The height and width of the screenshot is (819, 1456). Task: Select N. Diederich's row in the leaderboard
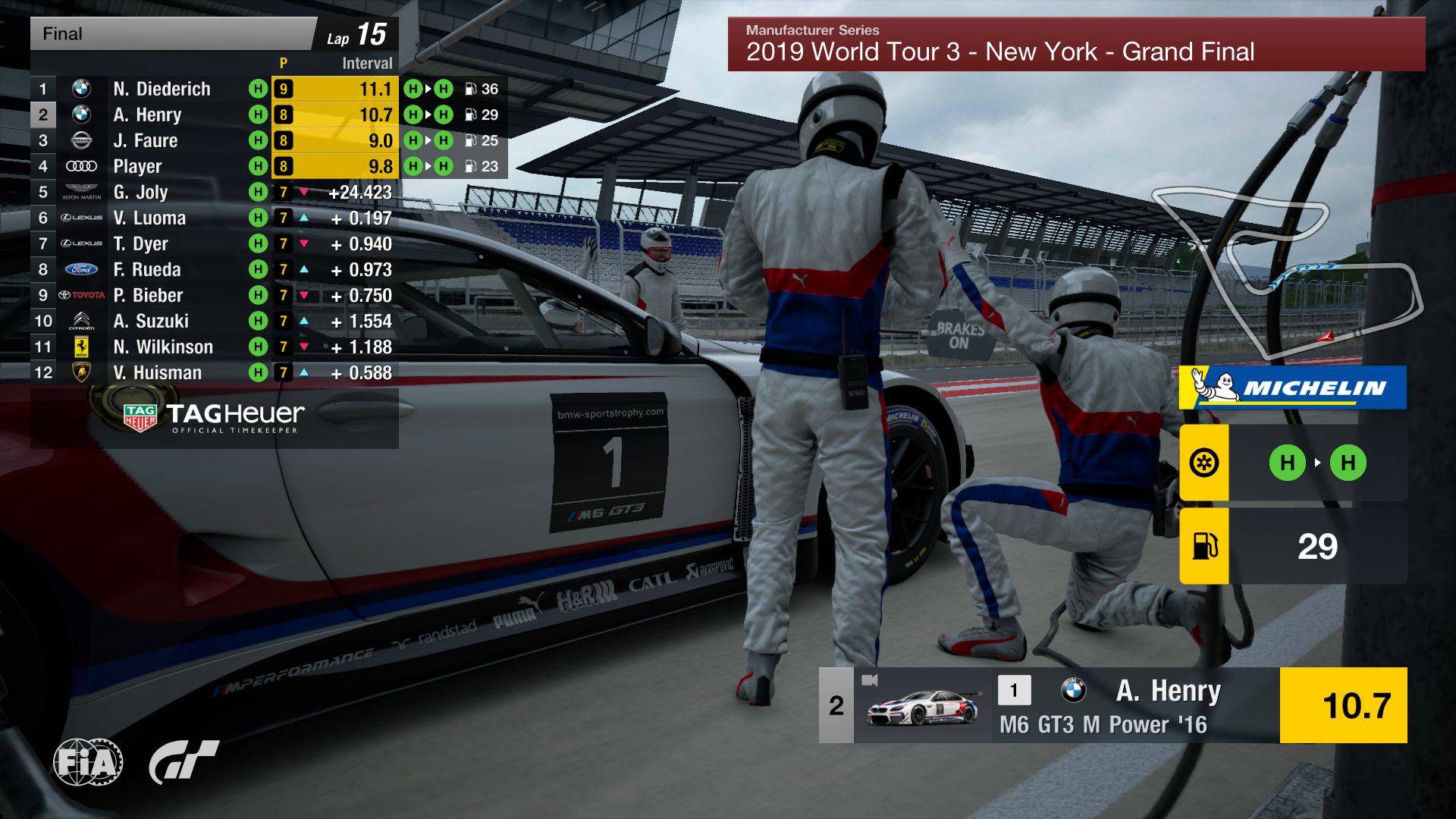click(162, 89)
